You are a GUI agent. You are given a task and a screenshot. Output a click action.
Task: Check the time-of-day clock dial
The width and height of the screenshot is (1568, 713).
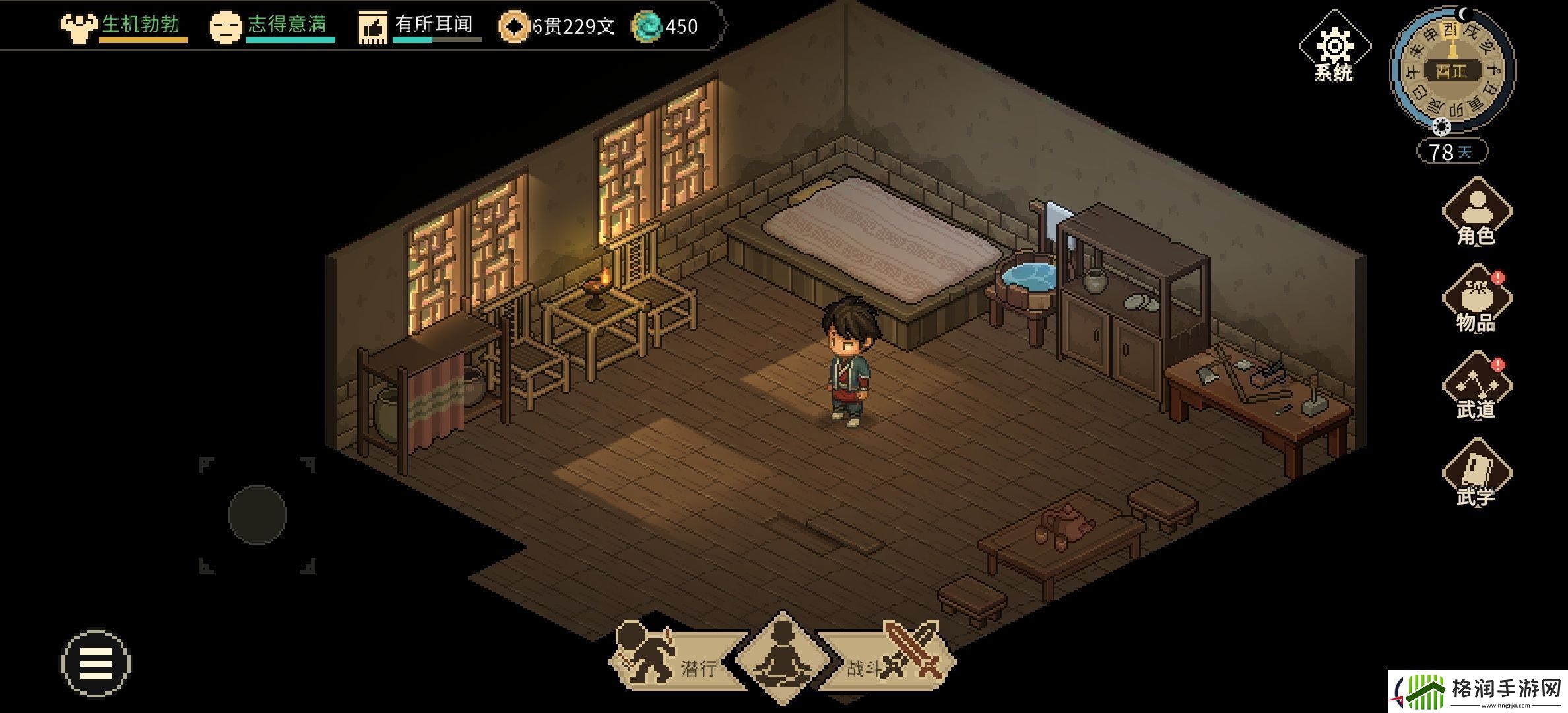click(1452, 70)
